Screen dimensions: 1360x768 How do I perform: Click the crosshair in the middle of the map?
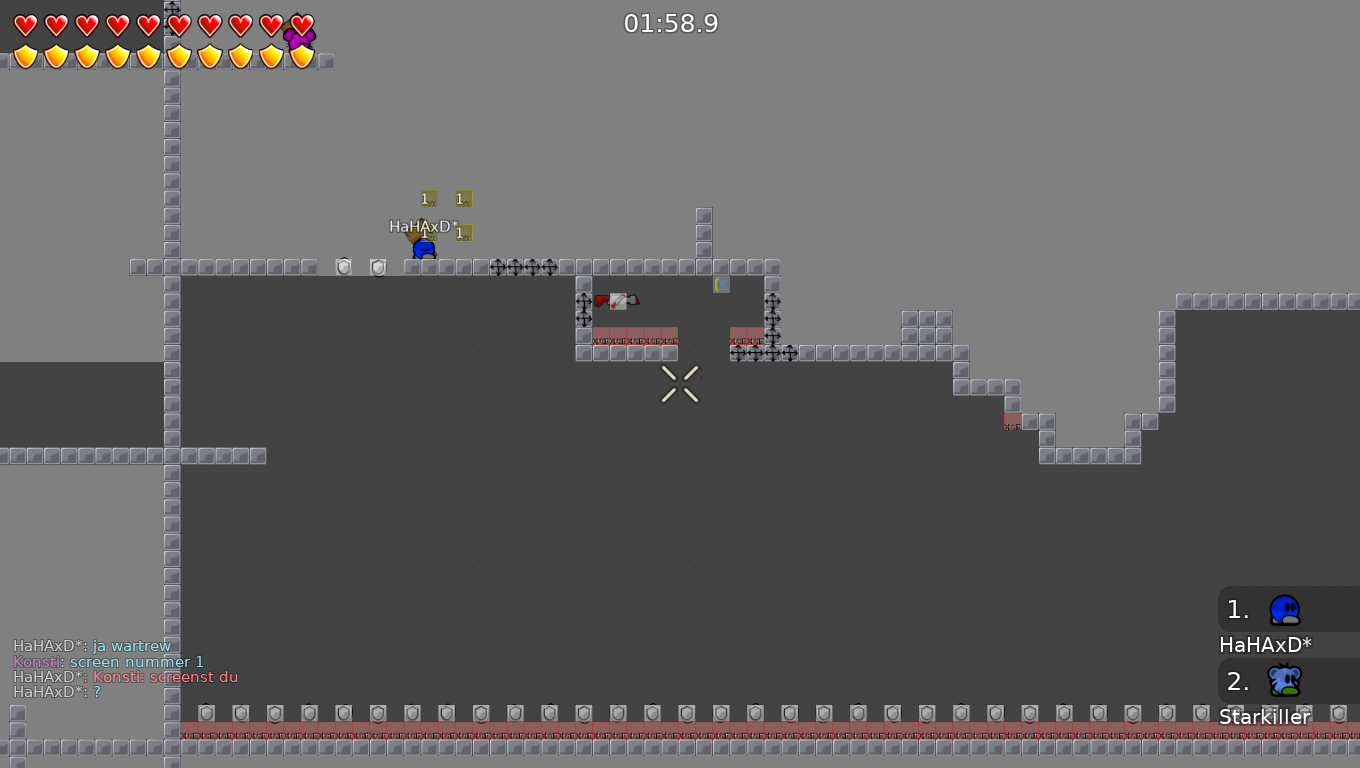point(679,384)
